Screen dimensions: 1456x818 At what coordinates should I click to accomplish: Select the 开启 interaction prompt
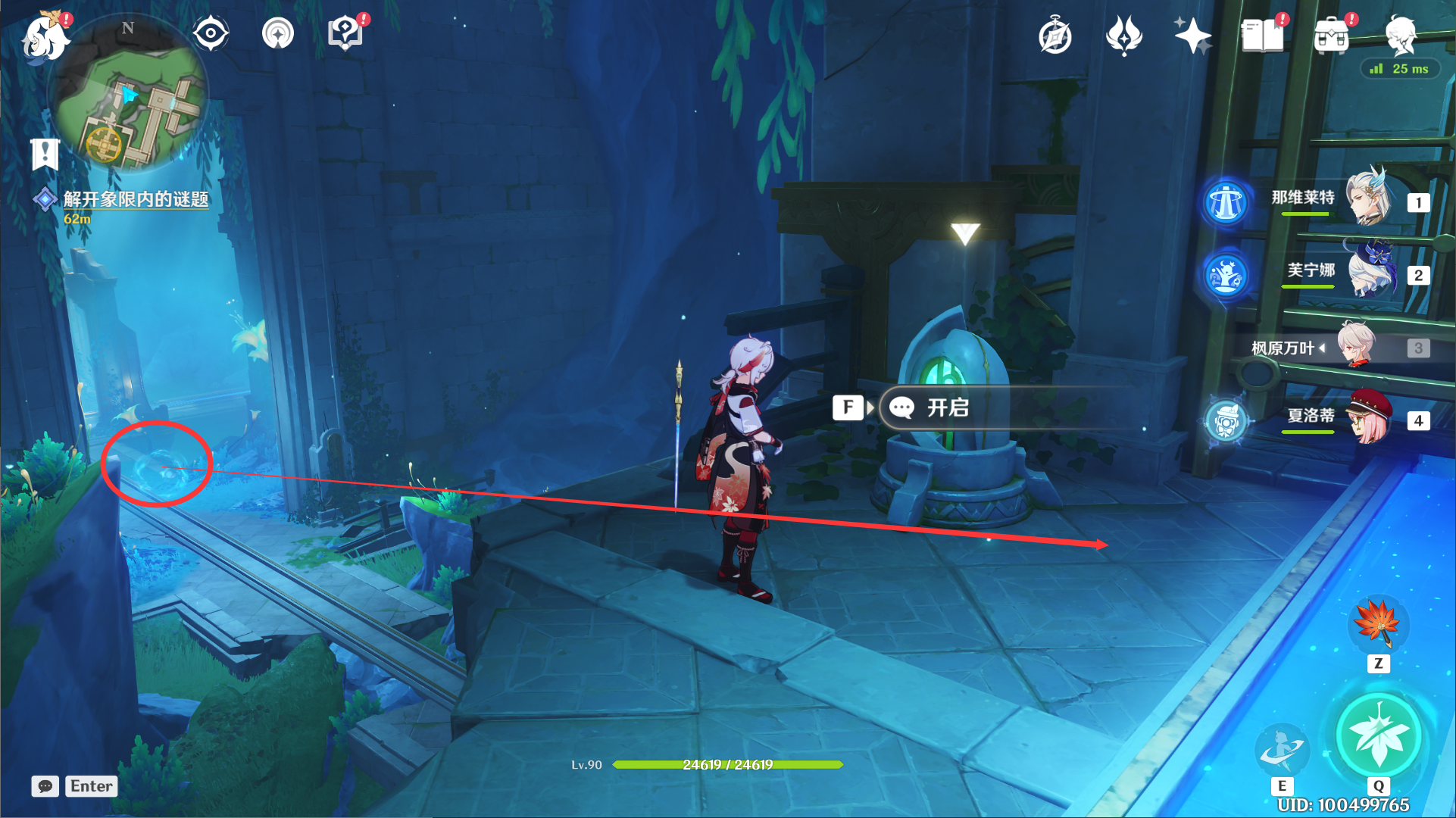click(x=947, y=408)
